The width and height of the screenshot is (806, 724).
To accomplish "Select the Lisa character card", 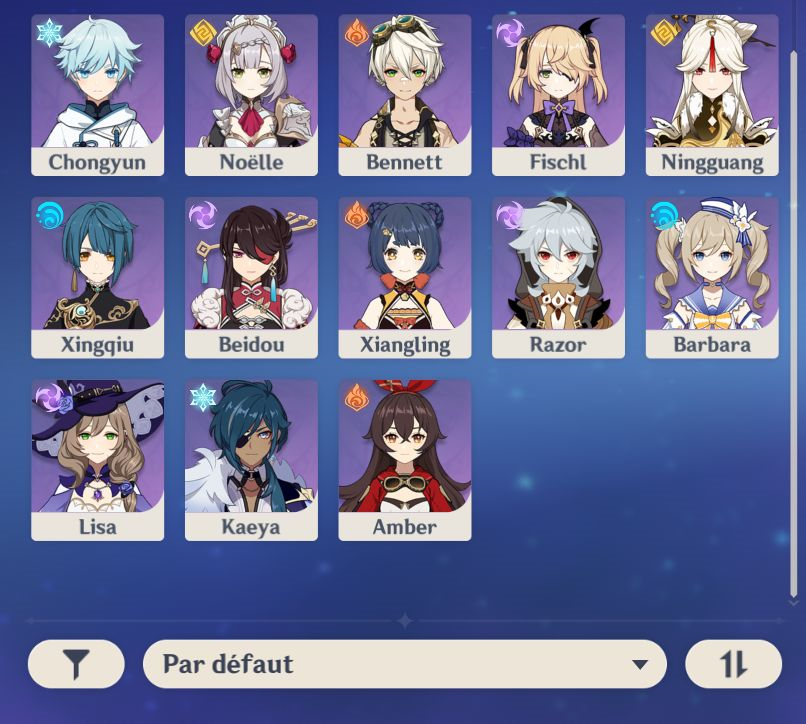I will click(97, 459).
